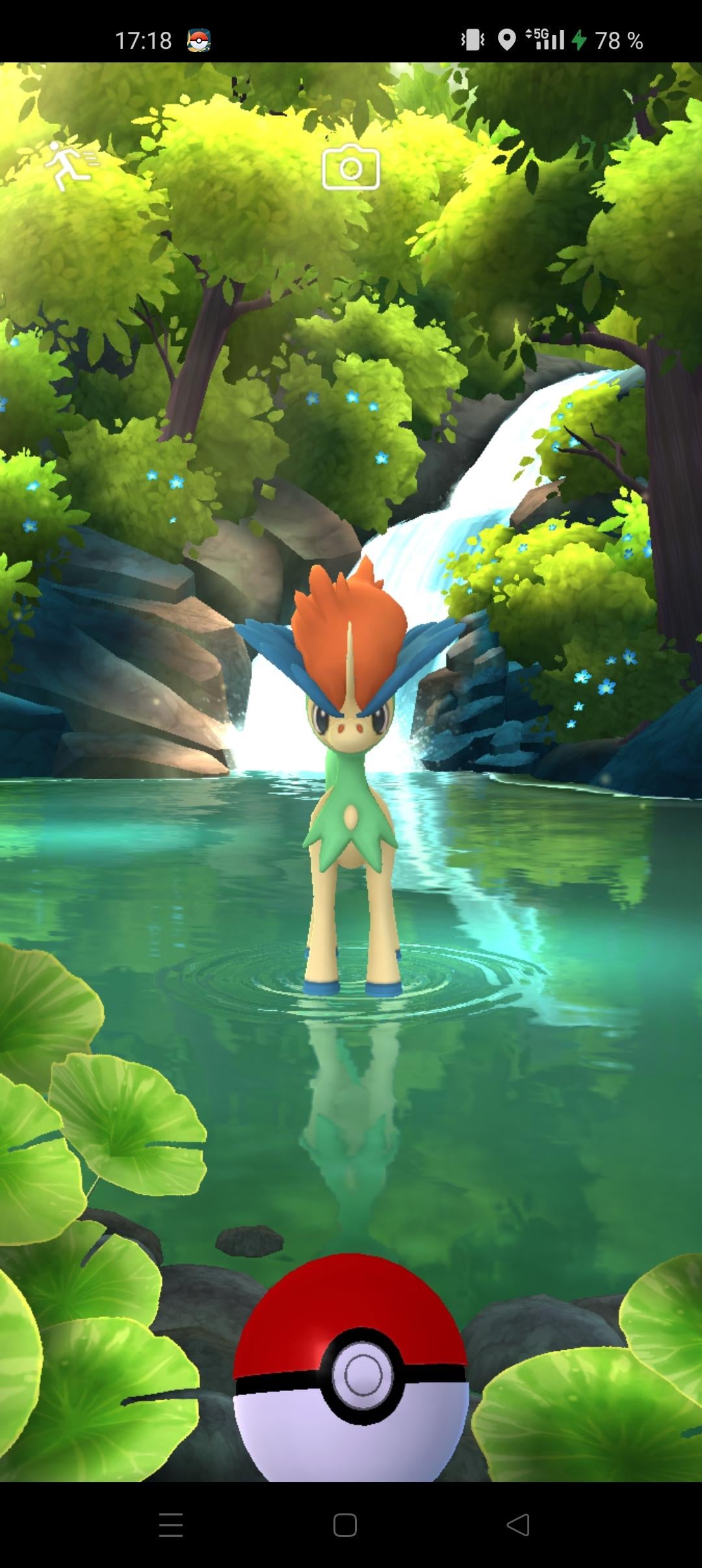702x1568 pixels.
Task: Tap the Android back arrow
Action: [x=519, y=1524]
